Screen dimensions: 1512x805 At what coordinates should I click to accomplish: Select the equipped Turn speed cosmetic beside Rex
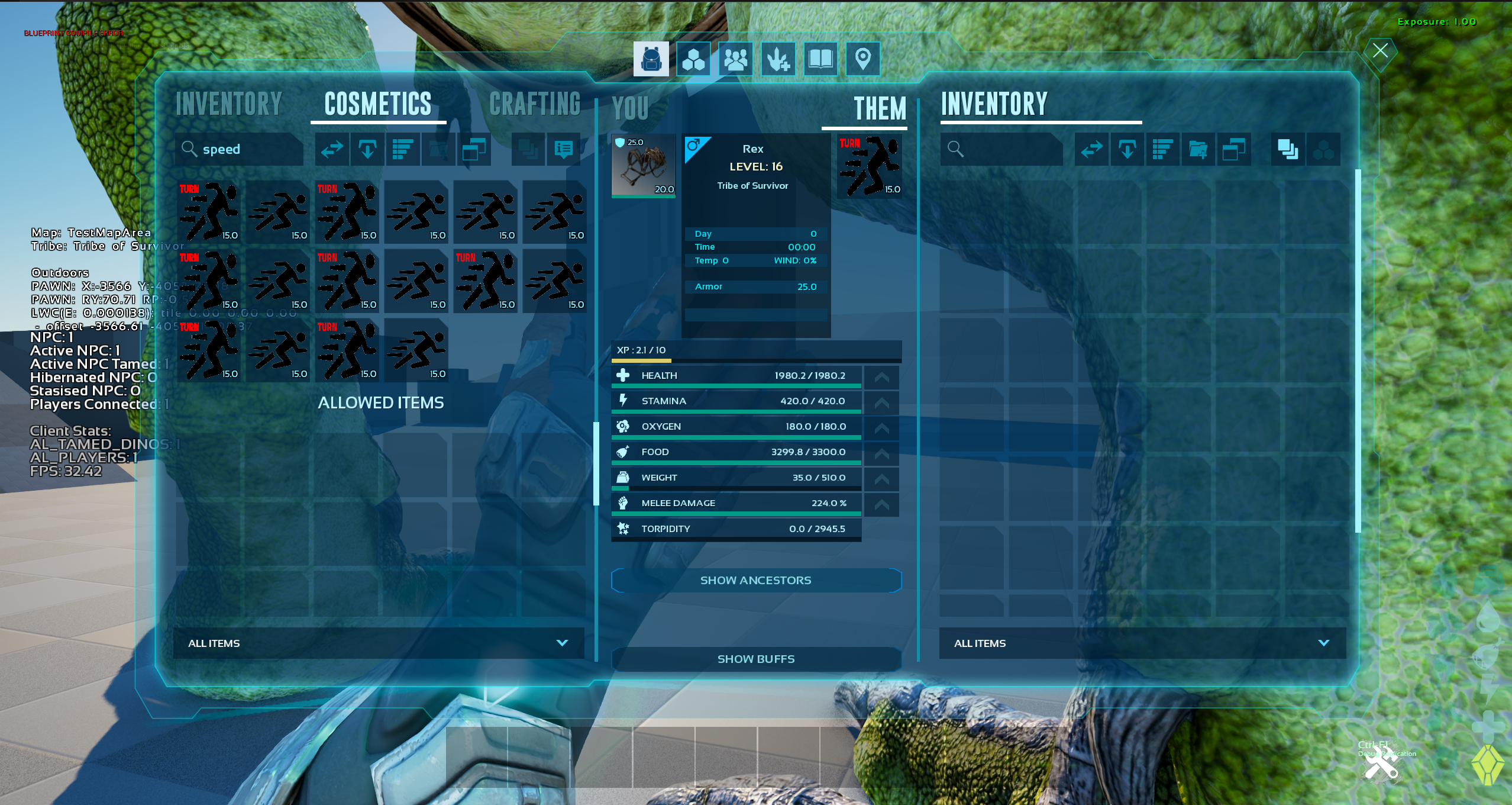pos(869,166)
